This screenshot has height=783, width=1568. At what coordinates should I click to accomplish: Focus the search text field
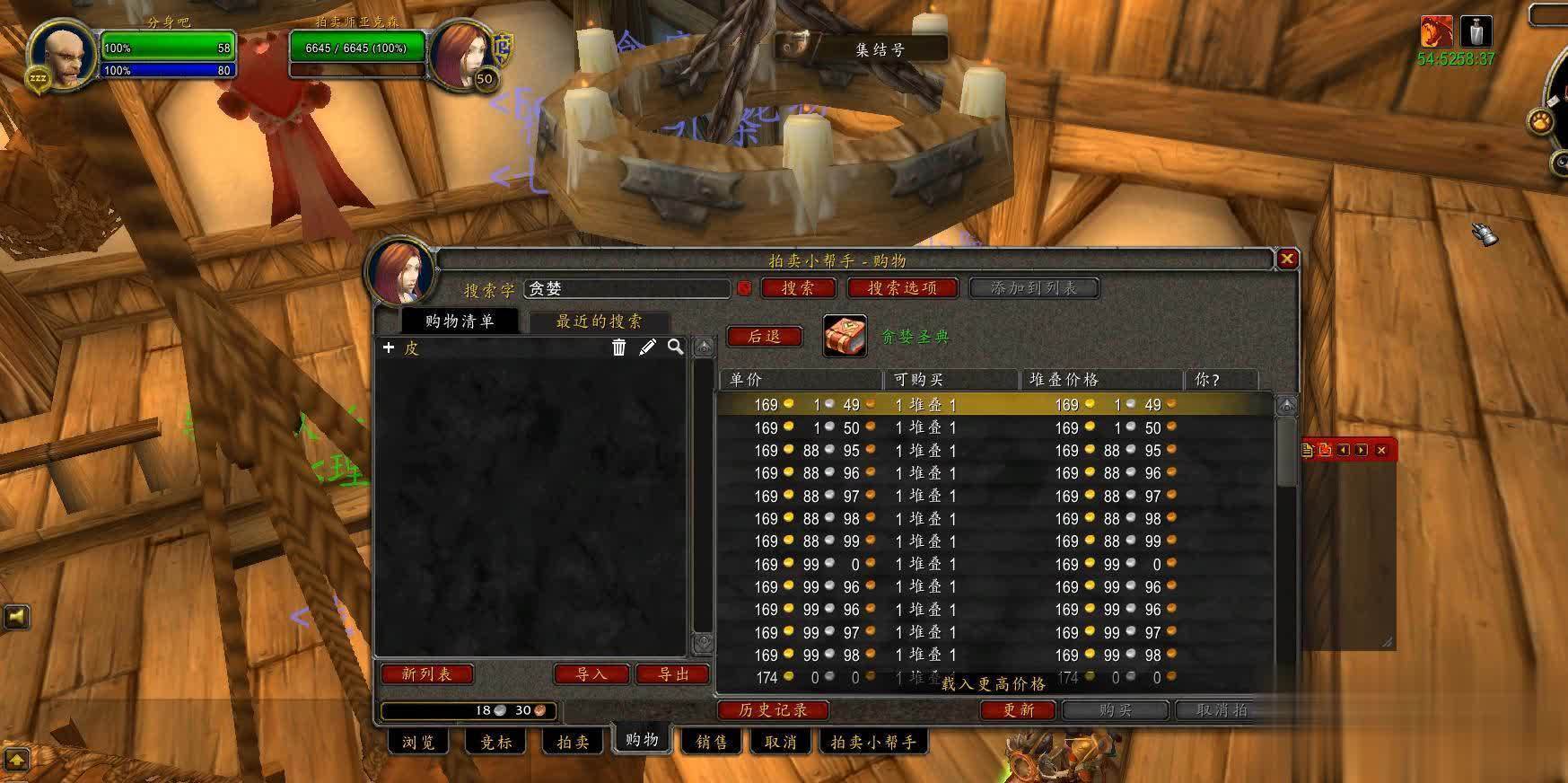click(x=626, y=289)
